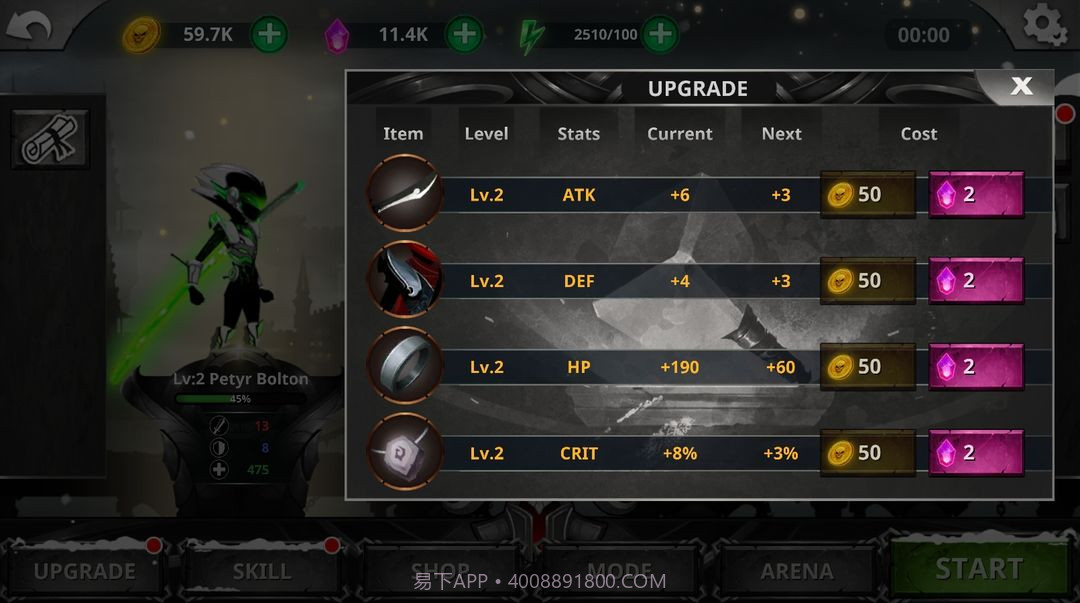Upgrade HP ring with 2 gems
The image size is (1080, 603).
coord(976,367)
